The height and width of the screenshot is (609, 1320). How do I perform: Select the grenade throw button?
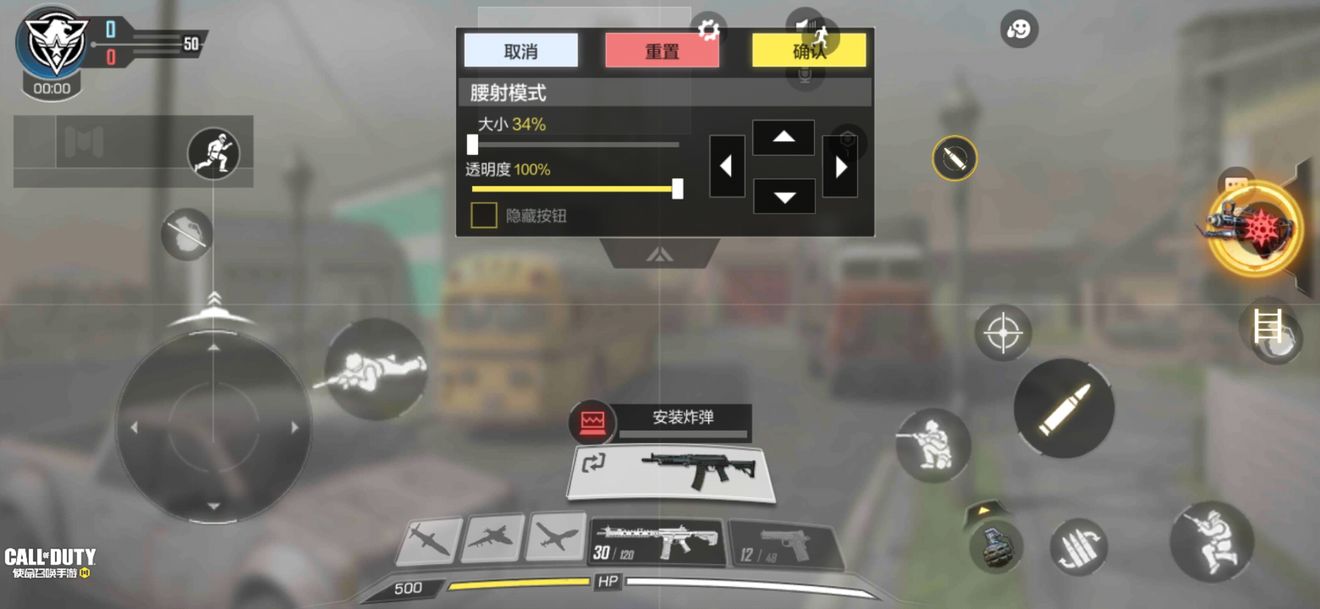(995, 546)
